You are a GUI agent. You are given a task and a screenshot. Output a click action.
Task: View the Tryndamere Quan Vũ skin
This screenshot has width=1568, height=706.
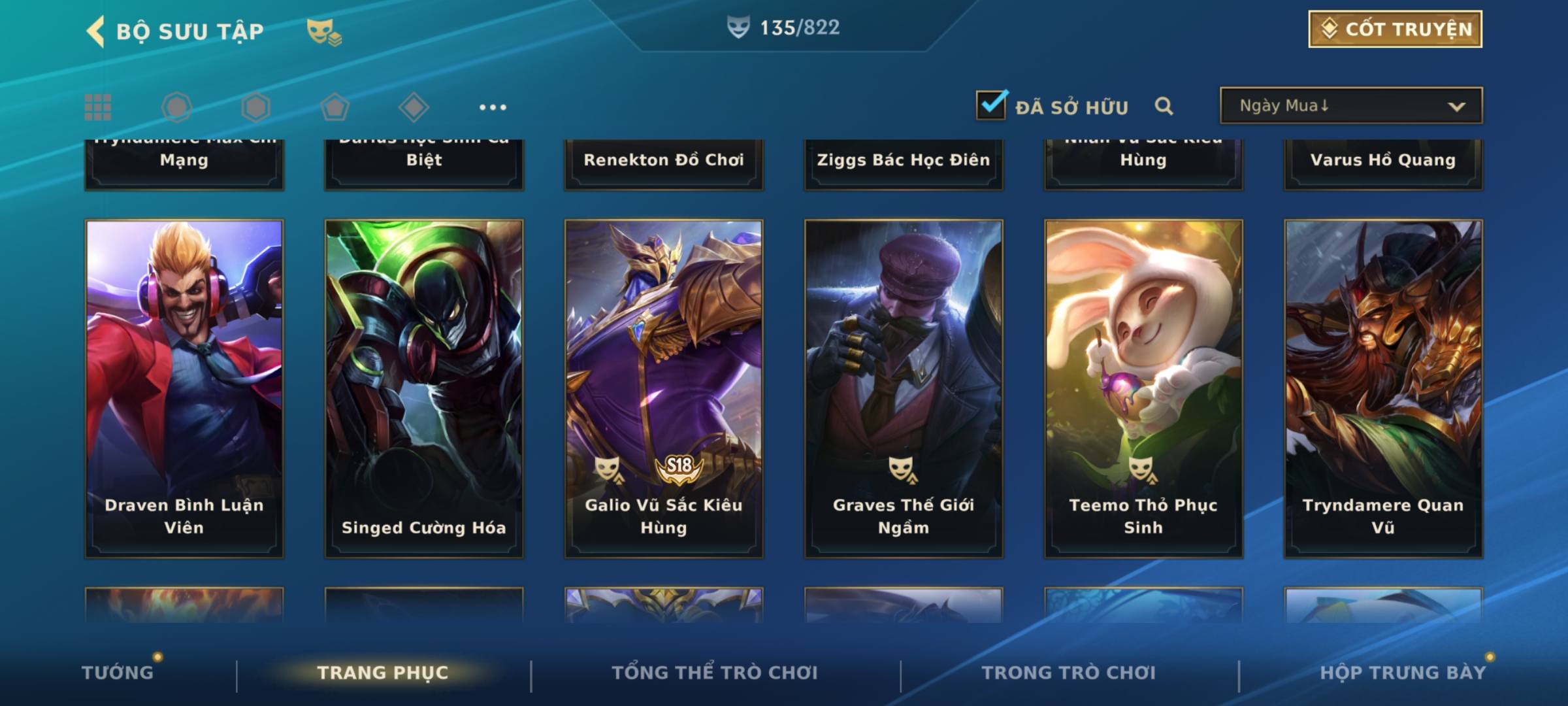point(1383,388)
